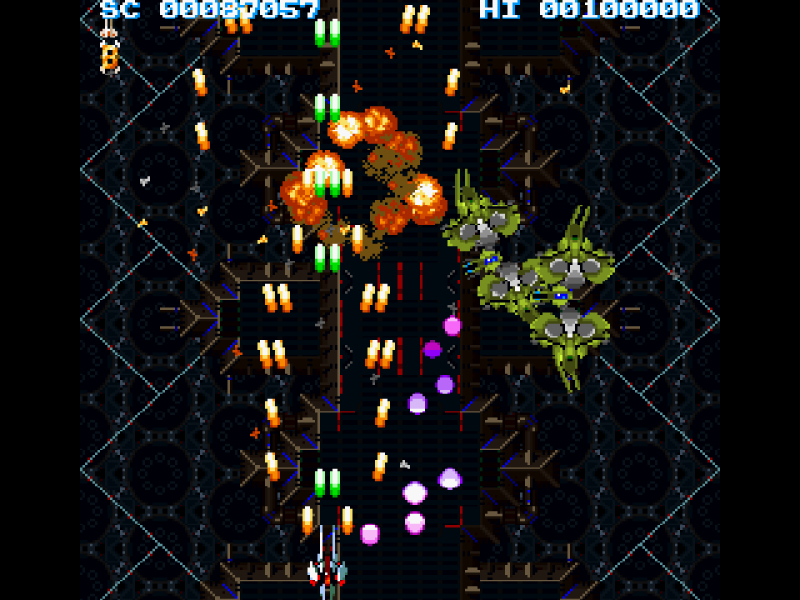Click the orange bomb stock icon

109,58
